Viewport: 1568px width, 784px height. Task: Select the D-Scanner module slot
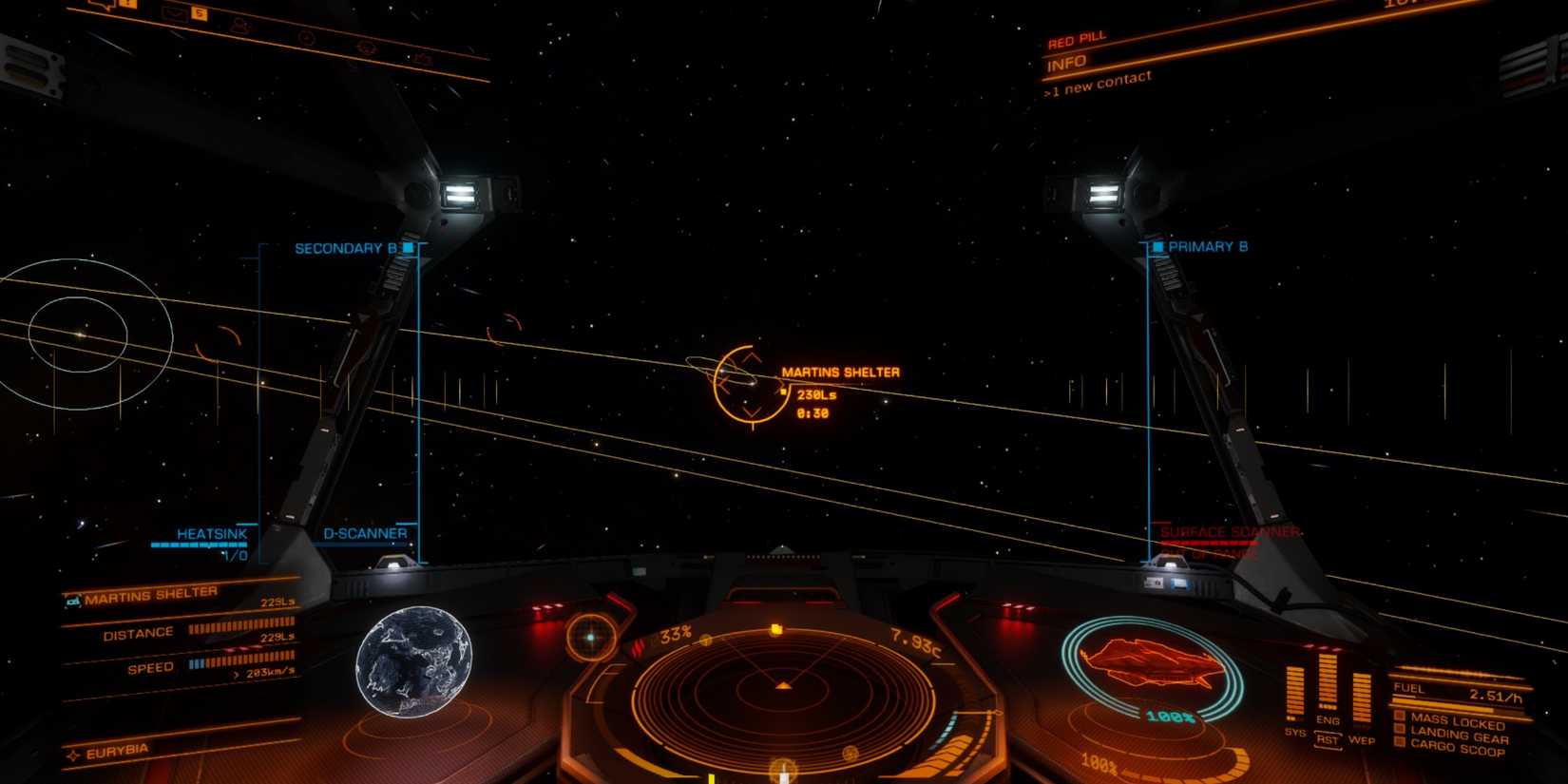pyautogui.click(x=364, y=533)
